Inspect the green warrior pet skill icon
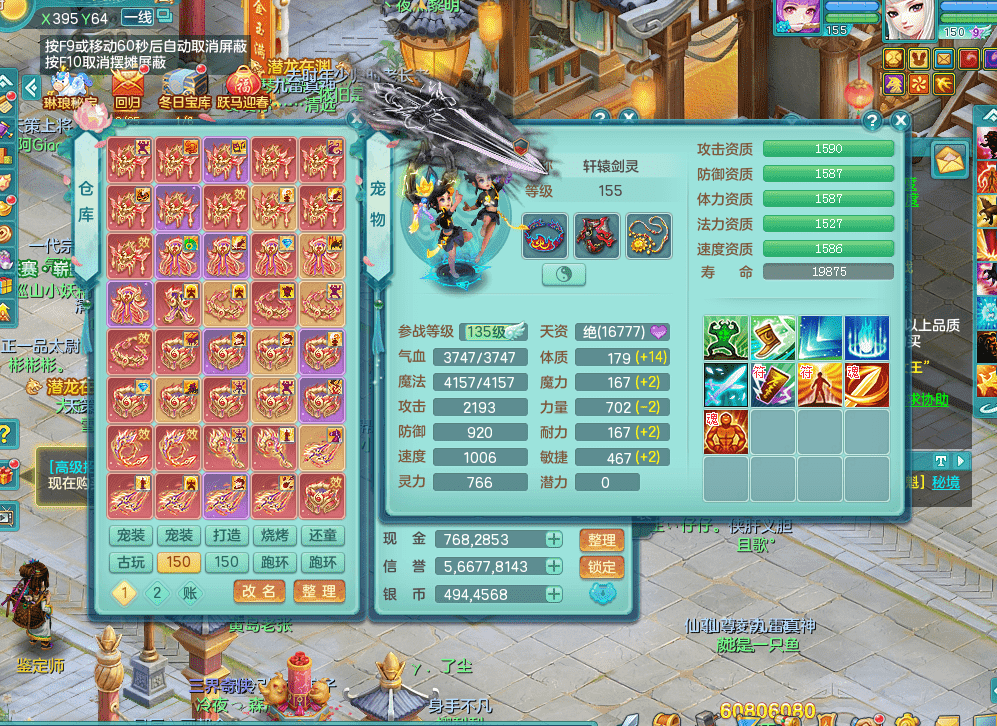This screenshot has height=726, width=997. pos(726,338)
